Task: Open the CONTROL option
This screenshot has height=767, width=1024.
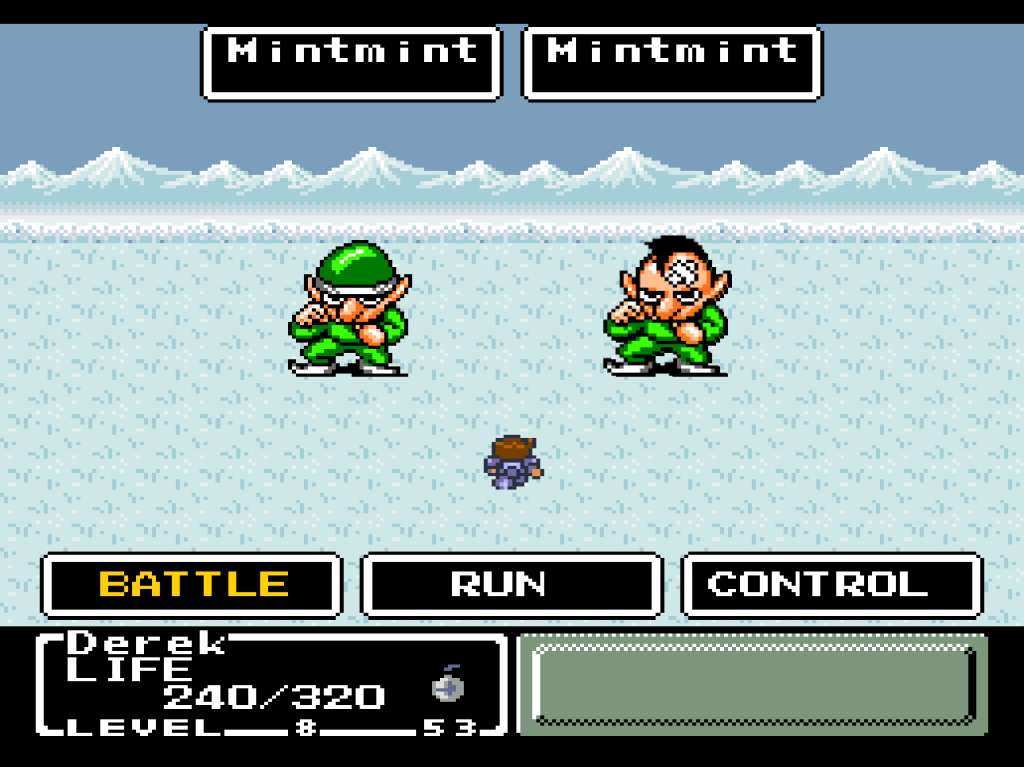Action: point(831,585)
